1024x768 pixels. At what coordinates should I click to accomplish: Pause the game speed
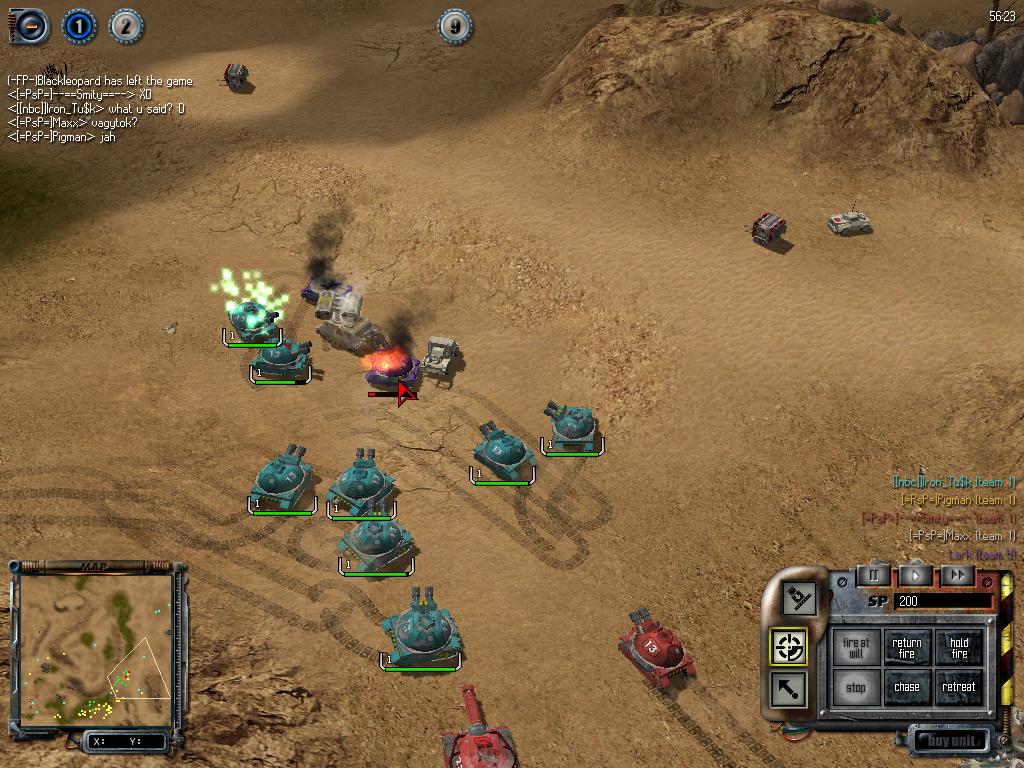coord(873,575)
